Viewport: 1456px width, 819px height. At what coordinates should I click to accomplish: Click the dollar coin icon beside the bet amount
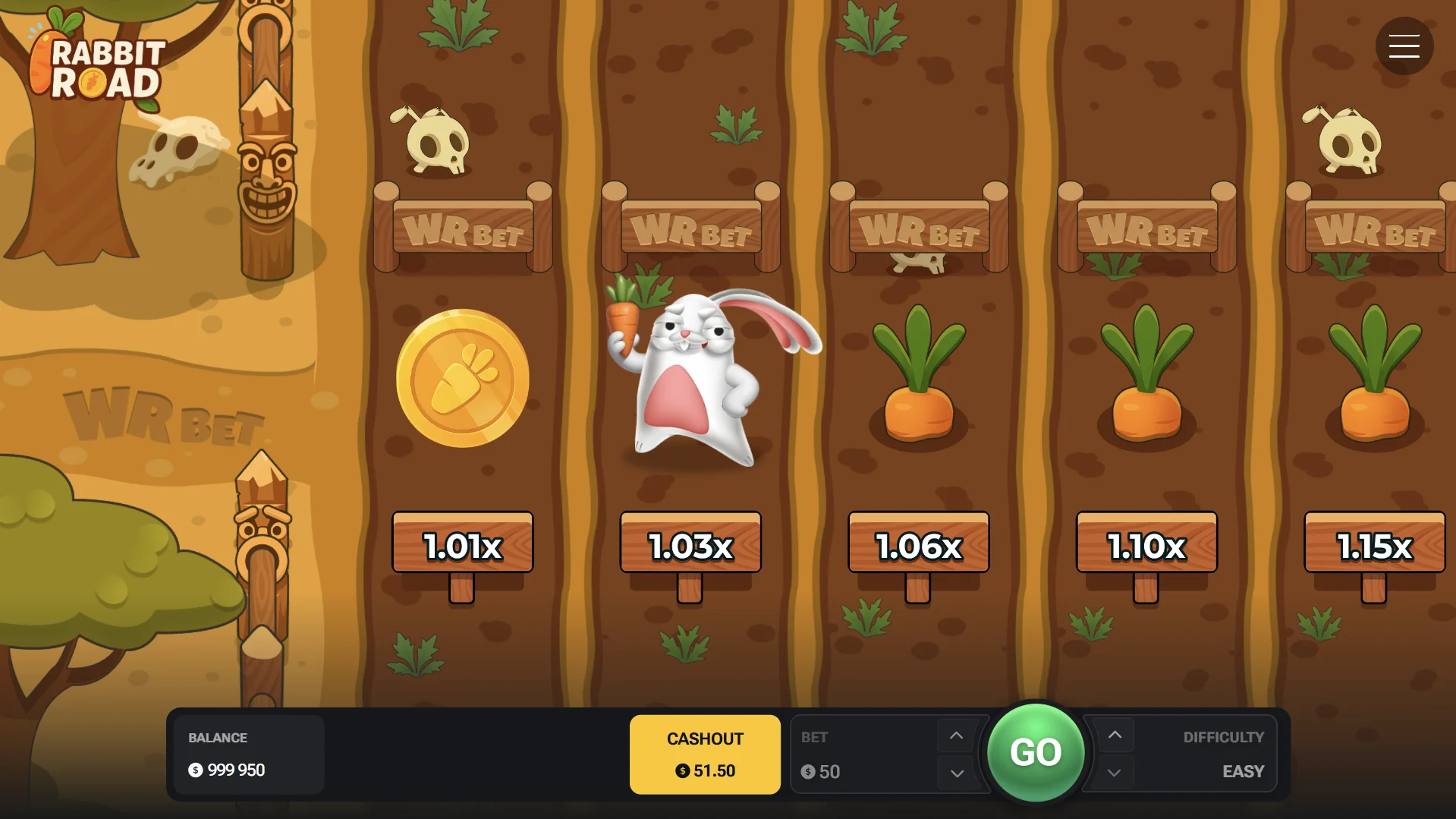coord(809,772)
